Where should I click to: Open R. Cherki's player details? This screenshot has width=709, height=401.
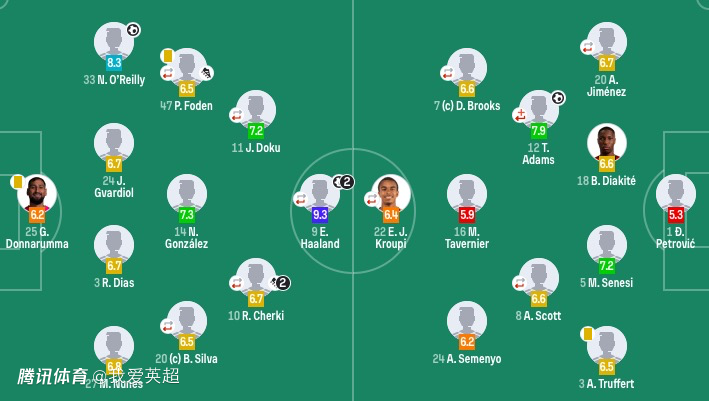click(256, 278)
